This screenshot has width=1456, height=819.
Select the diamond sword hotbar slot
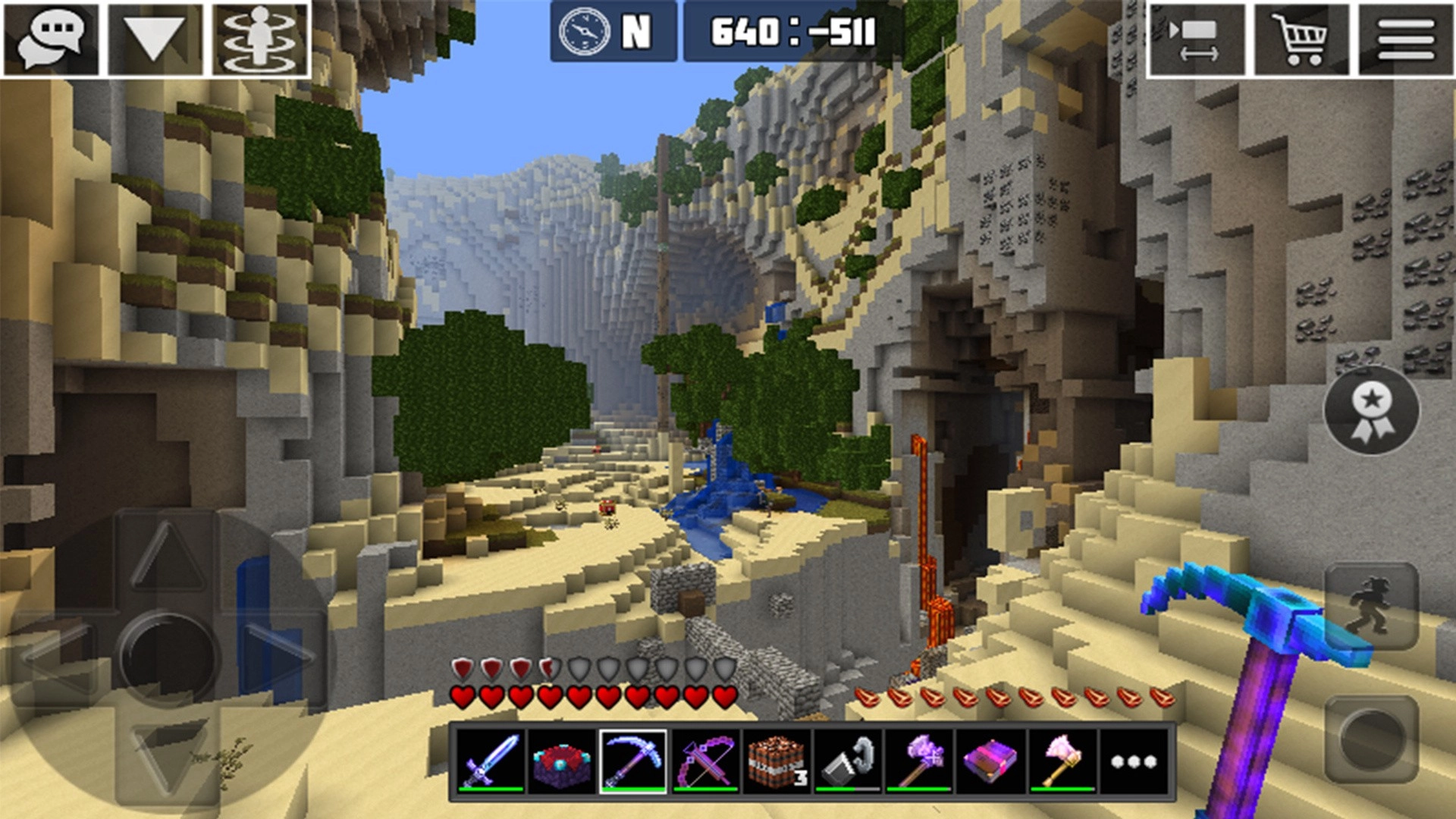click(491, 761)
